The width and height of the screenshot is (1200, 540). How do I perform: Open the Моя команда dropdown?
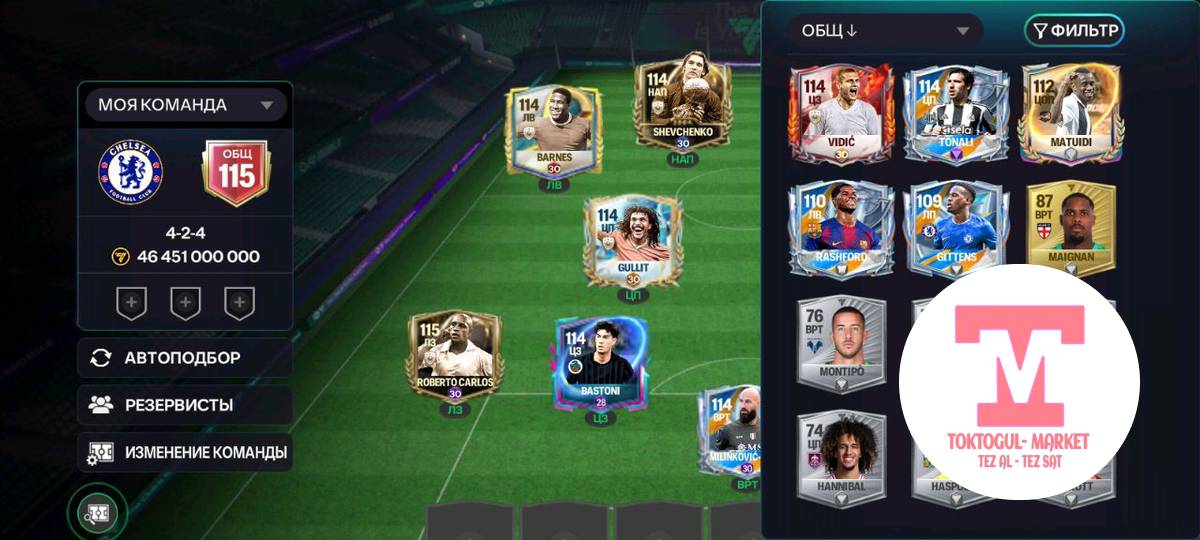[x=185, y=105]
